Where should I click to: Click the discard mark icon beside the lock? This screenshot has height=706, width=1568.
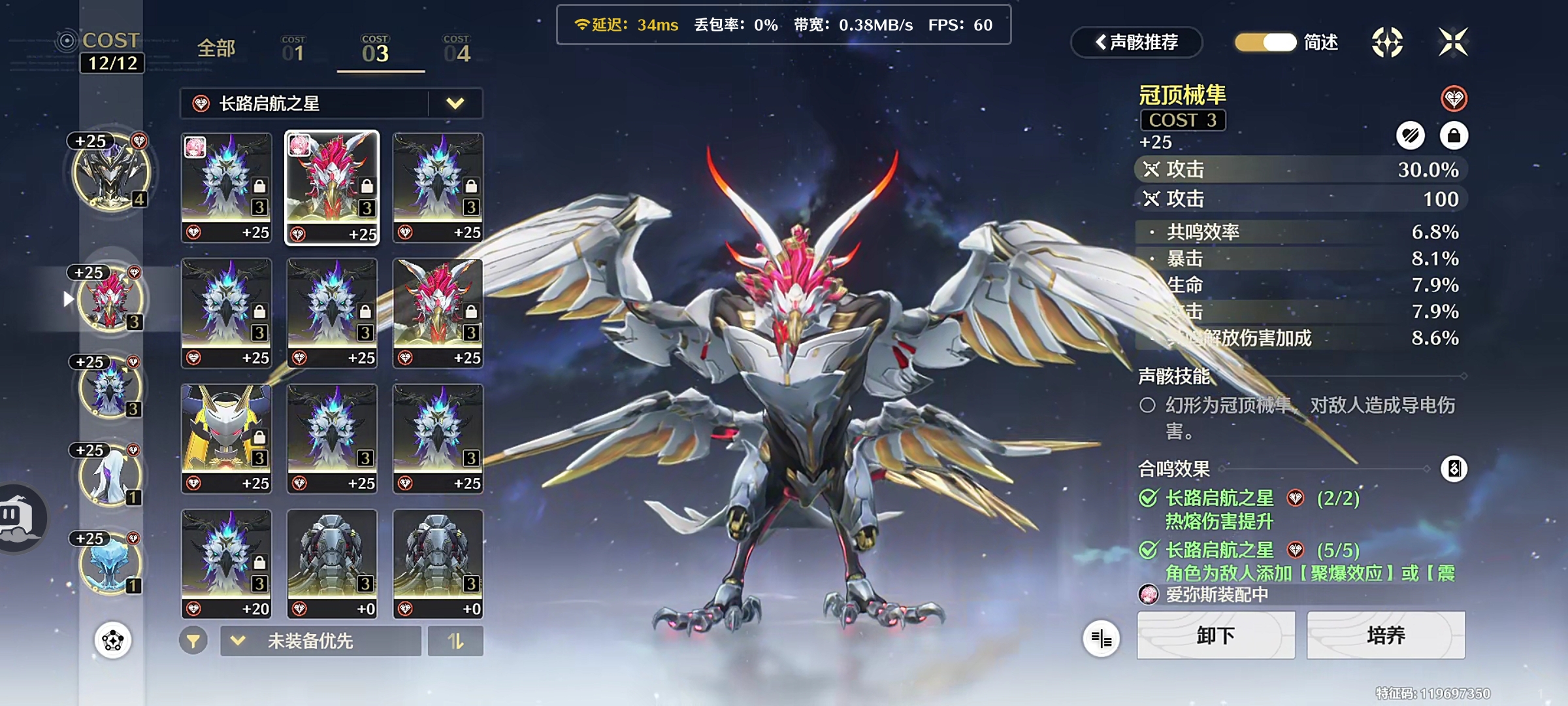(x=1411, y=136)
